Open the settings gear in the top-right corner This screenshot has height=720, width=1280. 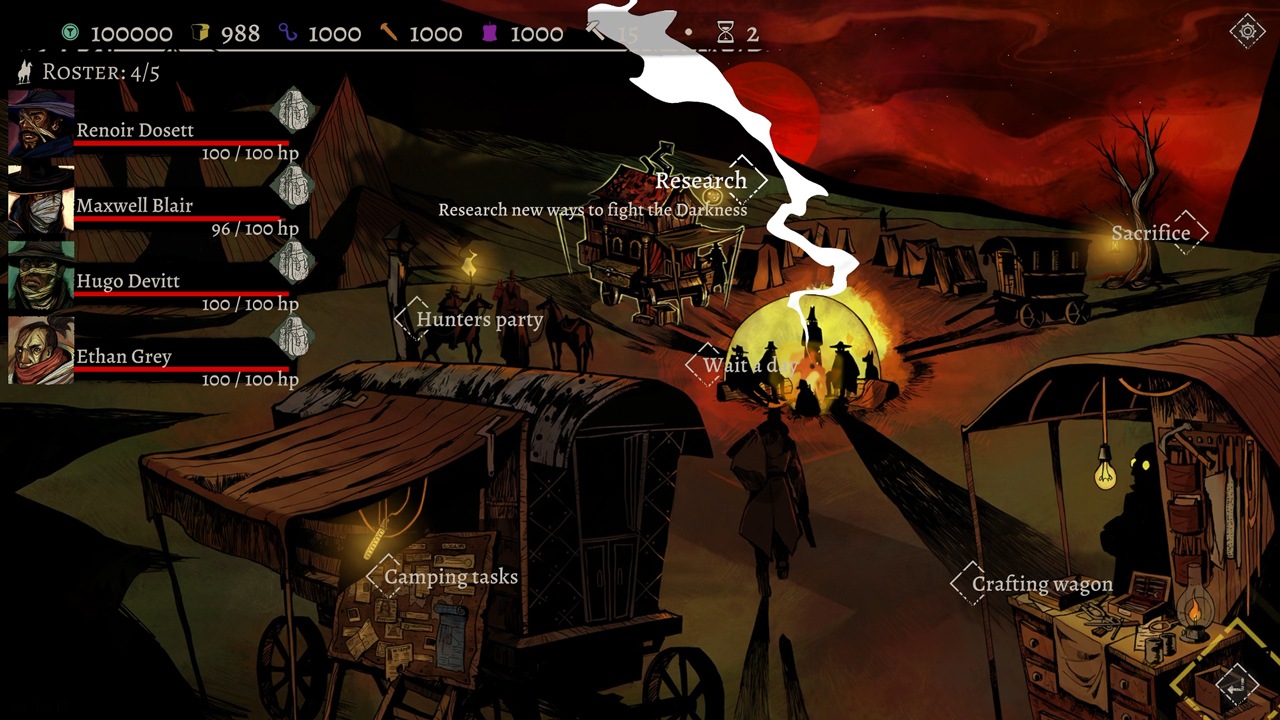pos(1247,31)
